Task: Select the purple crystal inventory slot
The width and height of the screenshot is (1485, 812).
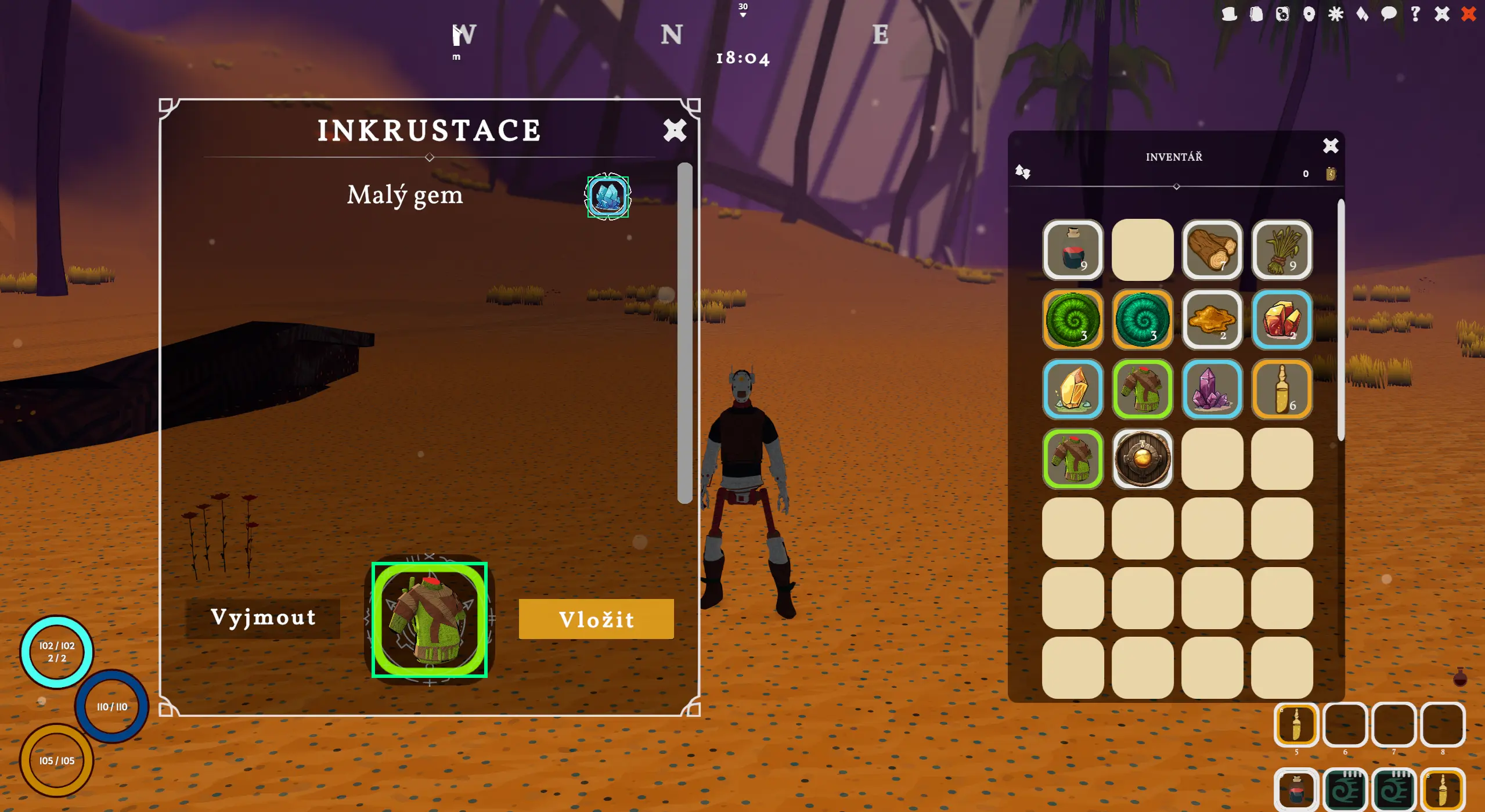Action: 1212,389
